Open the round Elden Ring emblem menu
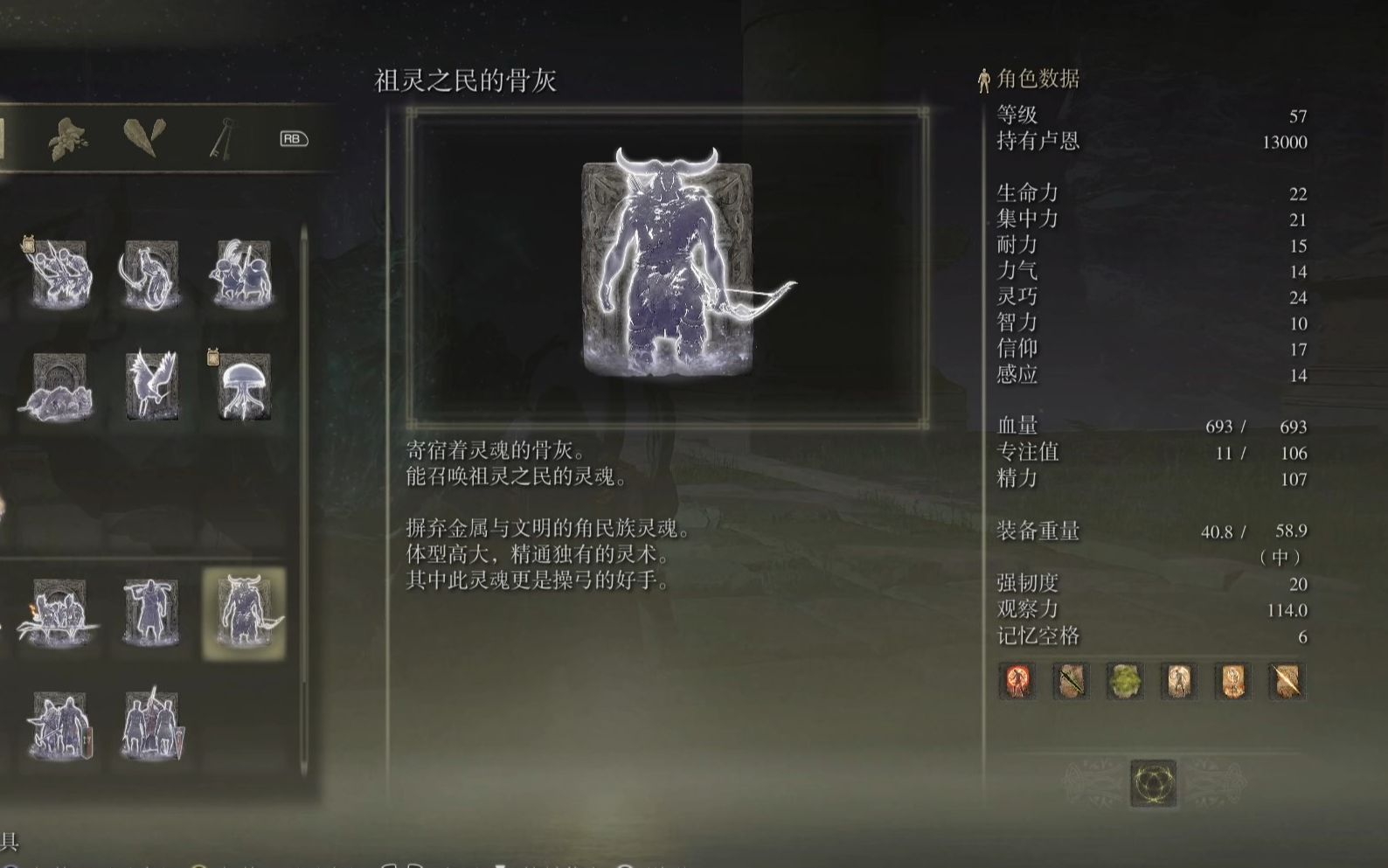 click(x=1156, y=783)
